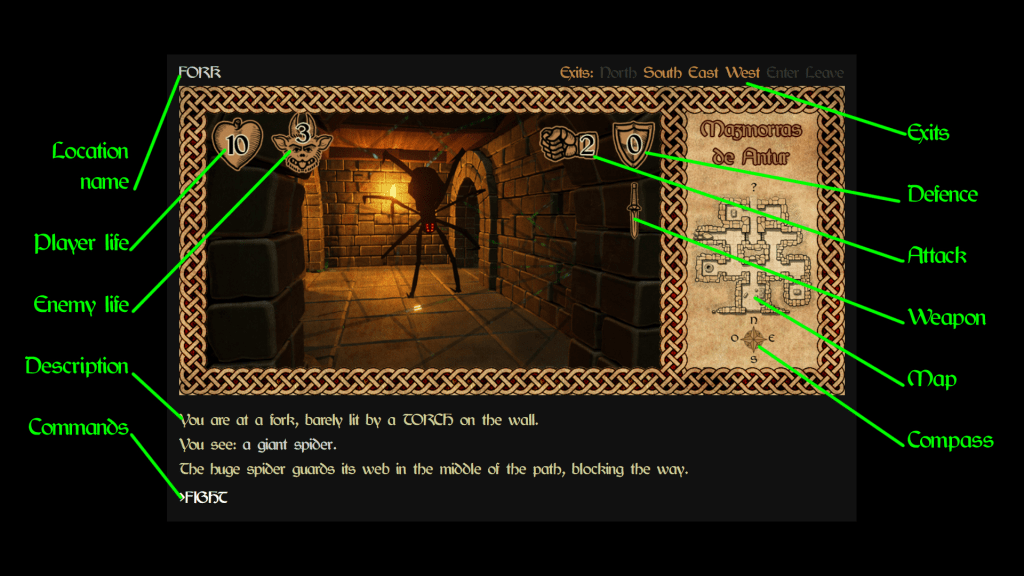Choose the South exit
Viewport: 1024px width, 576px height.
[662, 72]
